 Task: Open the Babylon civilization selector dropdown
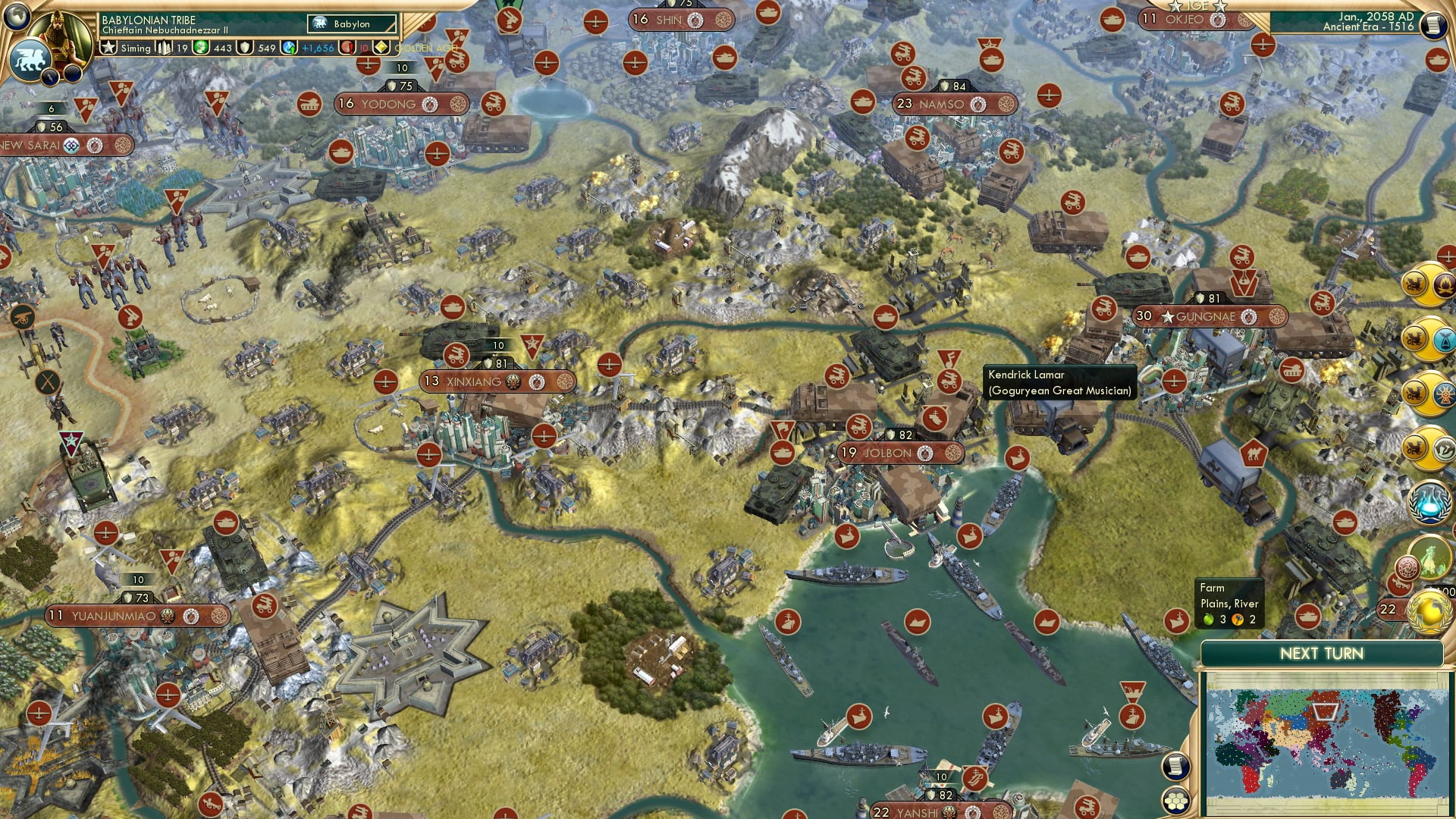351,24
